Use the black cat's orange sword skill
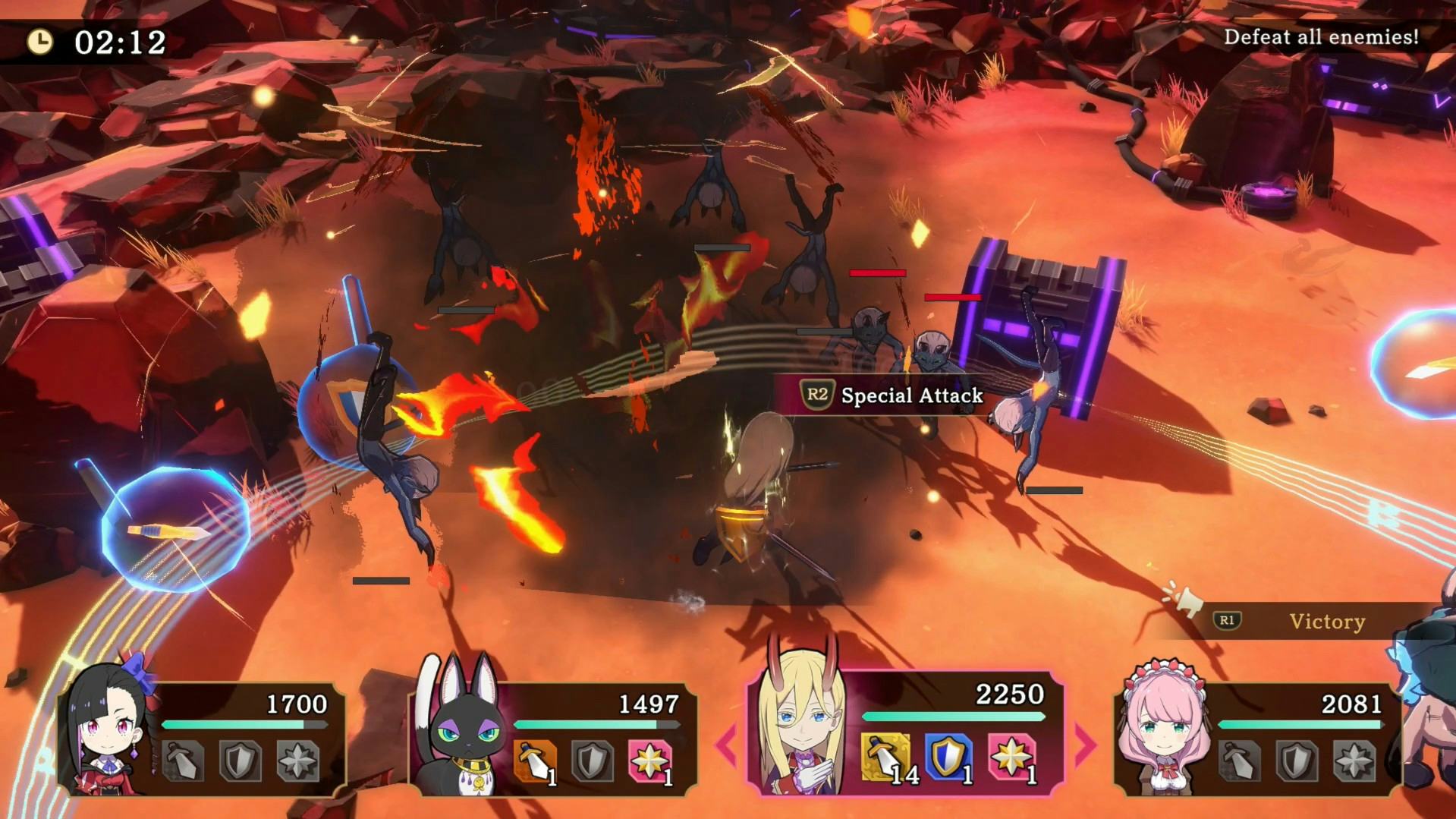Viewport: 1456px width, 819px height. 535,761
